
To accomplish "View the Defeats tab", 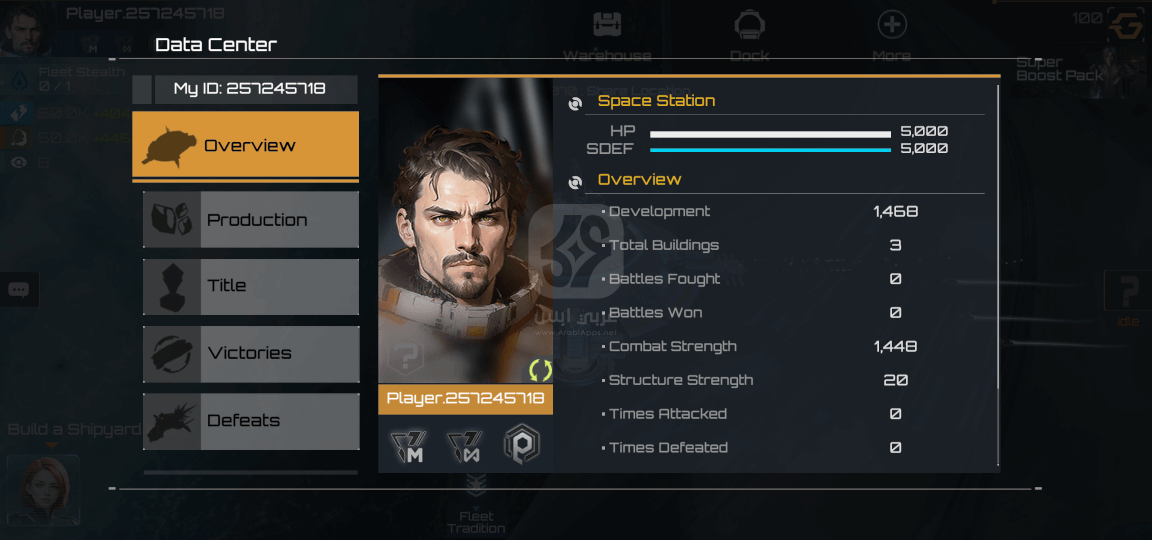I will click(x=251, y=421).
